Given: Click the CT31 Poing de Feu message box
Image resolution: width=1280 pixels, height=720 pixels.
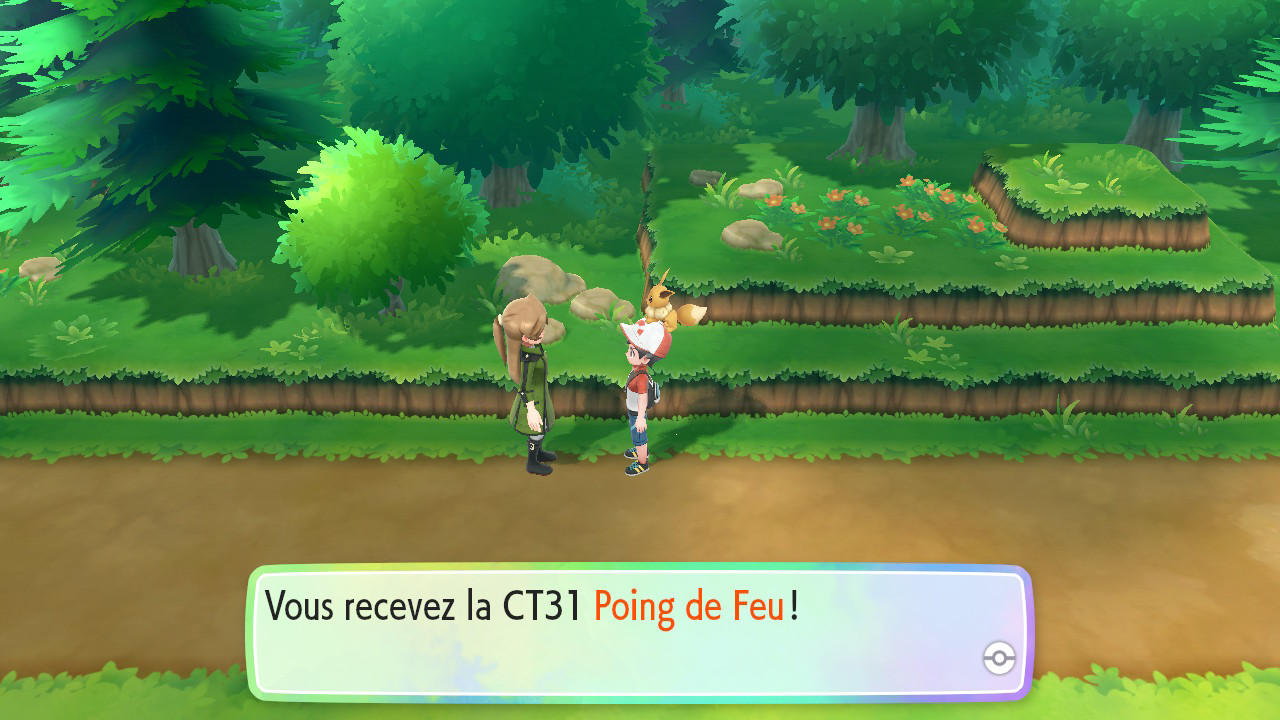Looking at the screenshot, I should (639, 632).
